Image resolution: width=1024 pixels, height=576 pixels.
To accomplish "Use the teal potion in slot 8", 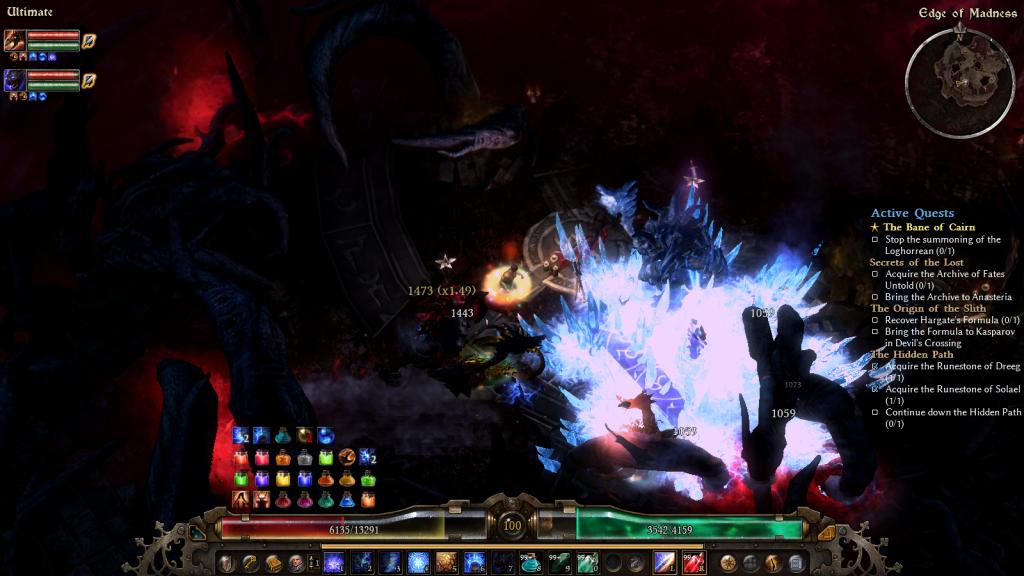I will pos(531,563).
